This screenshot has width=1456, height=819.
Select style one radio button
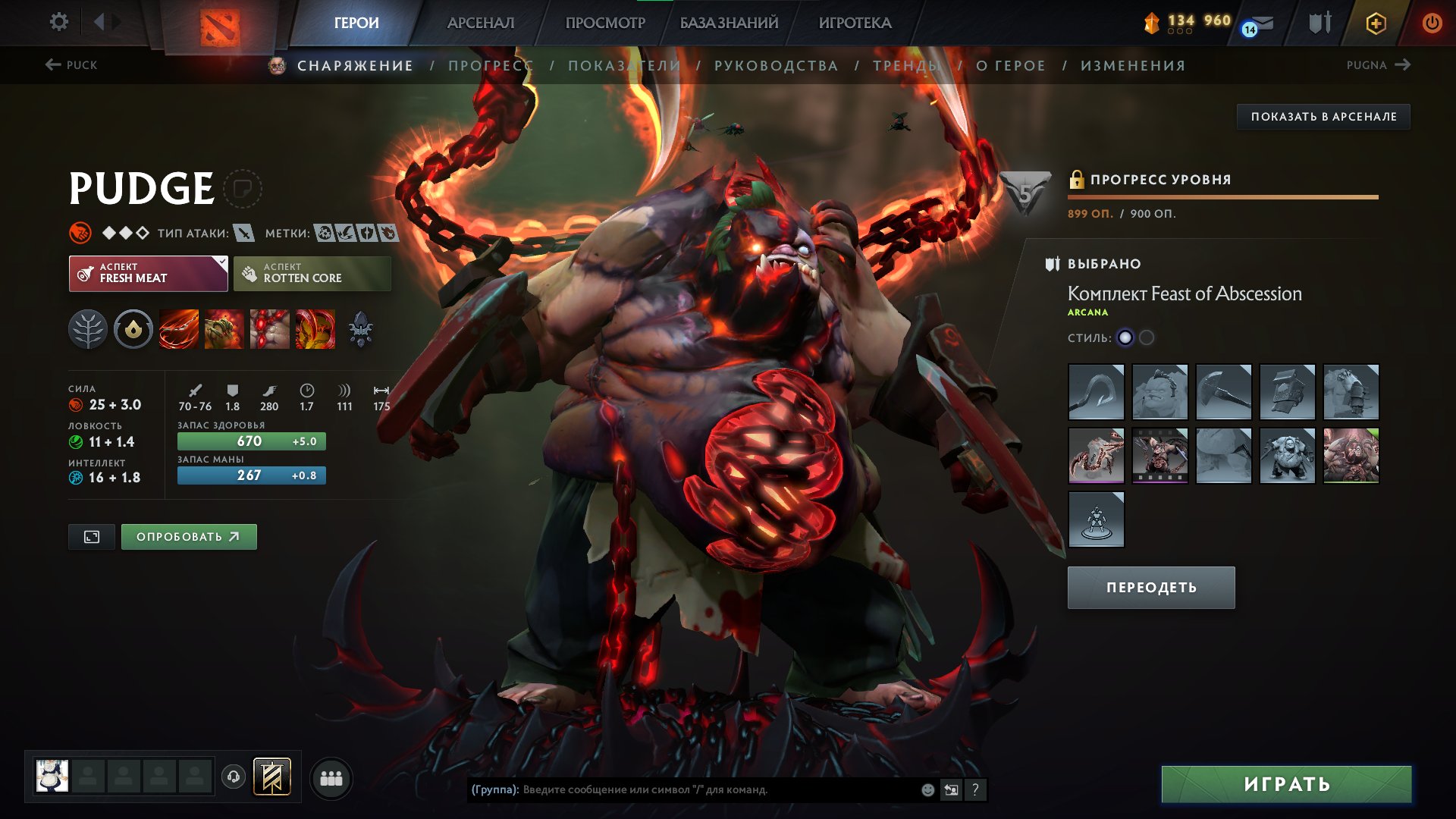click(x=1125, y=338)
